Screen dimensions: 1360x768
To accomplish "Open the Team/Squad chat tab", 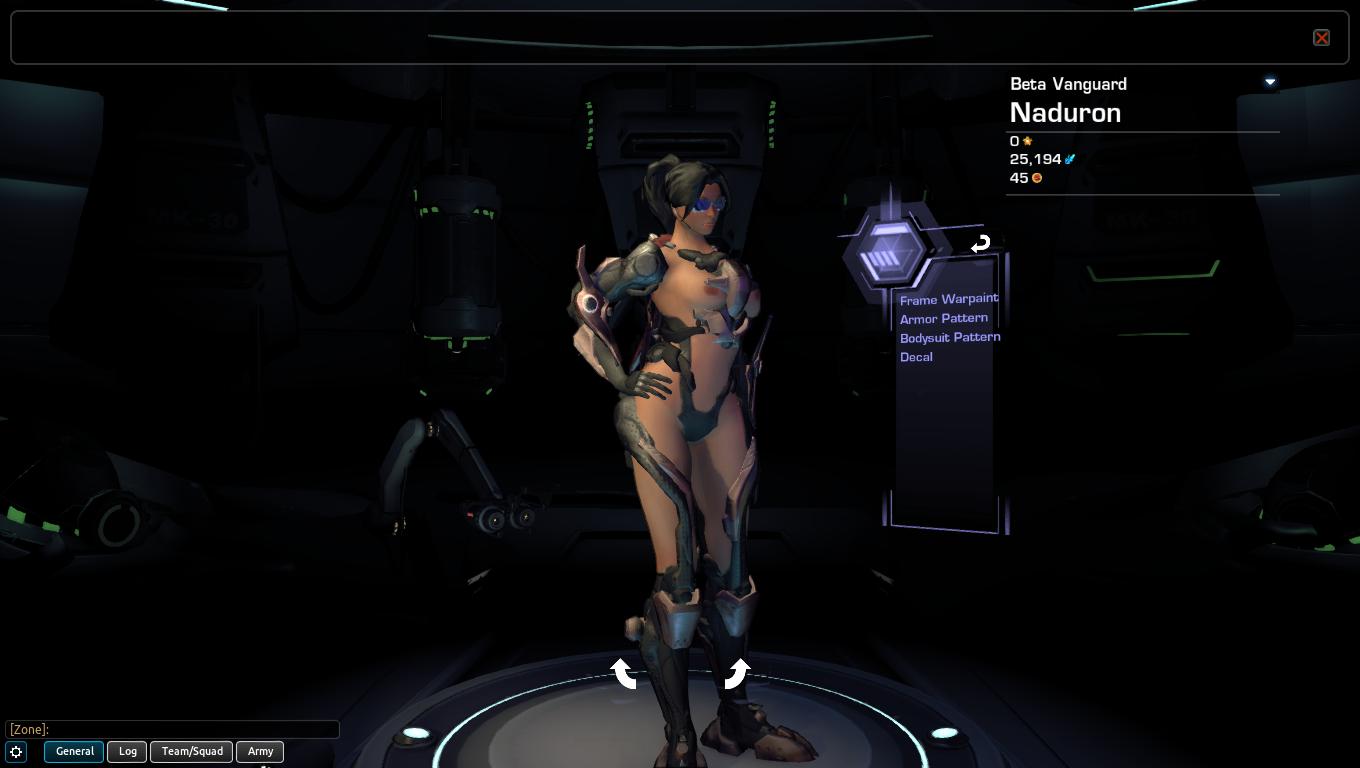I will coord(192,751).
